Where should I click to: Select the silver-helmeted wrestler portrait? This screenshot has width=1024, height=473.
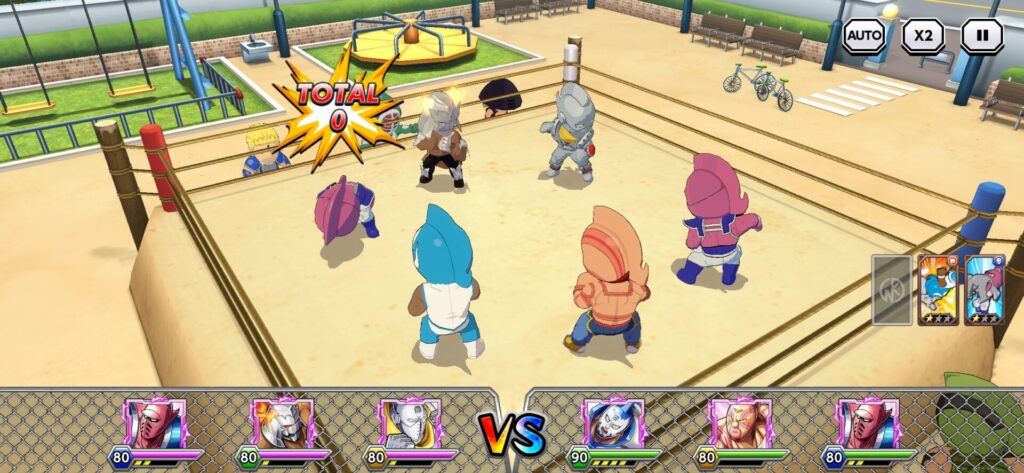tap(283, 424)
